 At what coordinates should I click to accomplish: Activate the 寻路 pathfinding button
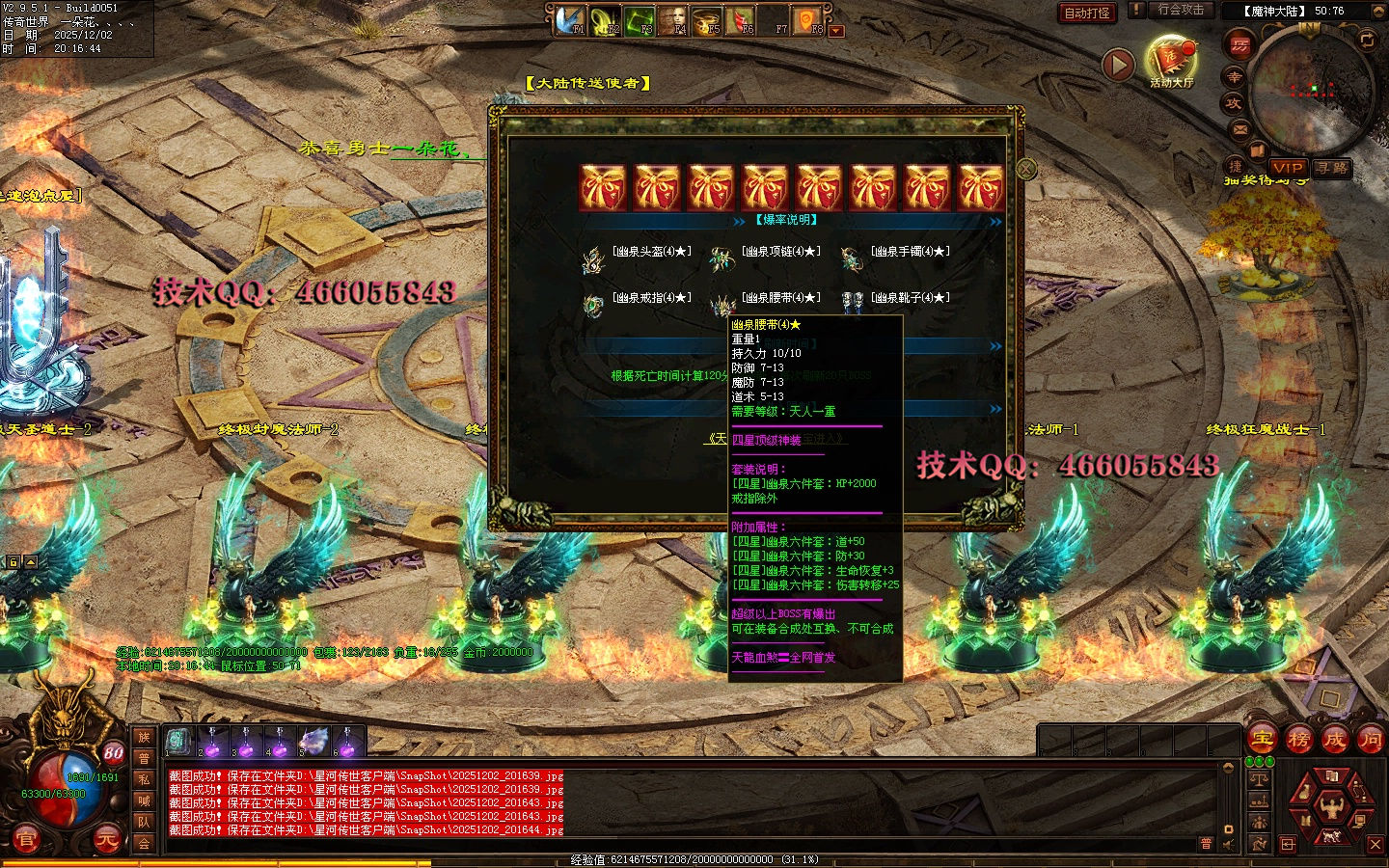[x=1331, y=168]
